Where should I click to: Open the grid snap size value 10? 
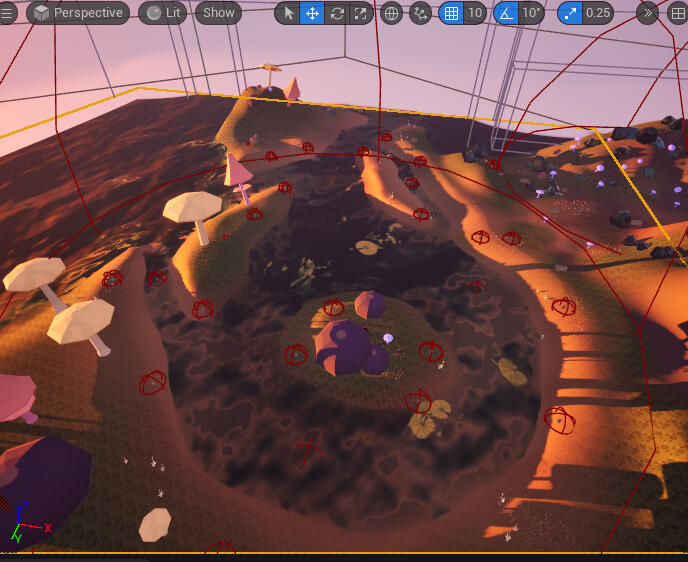(475, 13)
